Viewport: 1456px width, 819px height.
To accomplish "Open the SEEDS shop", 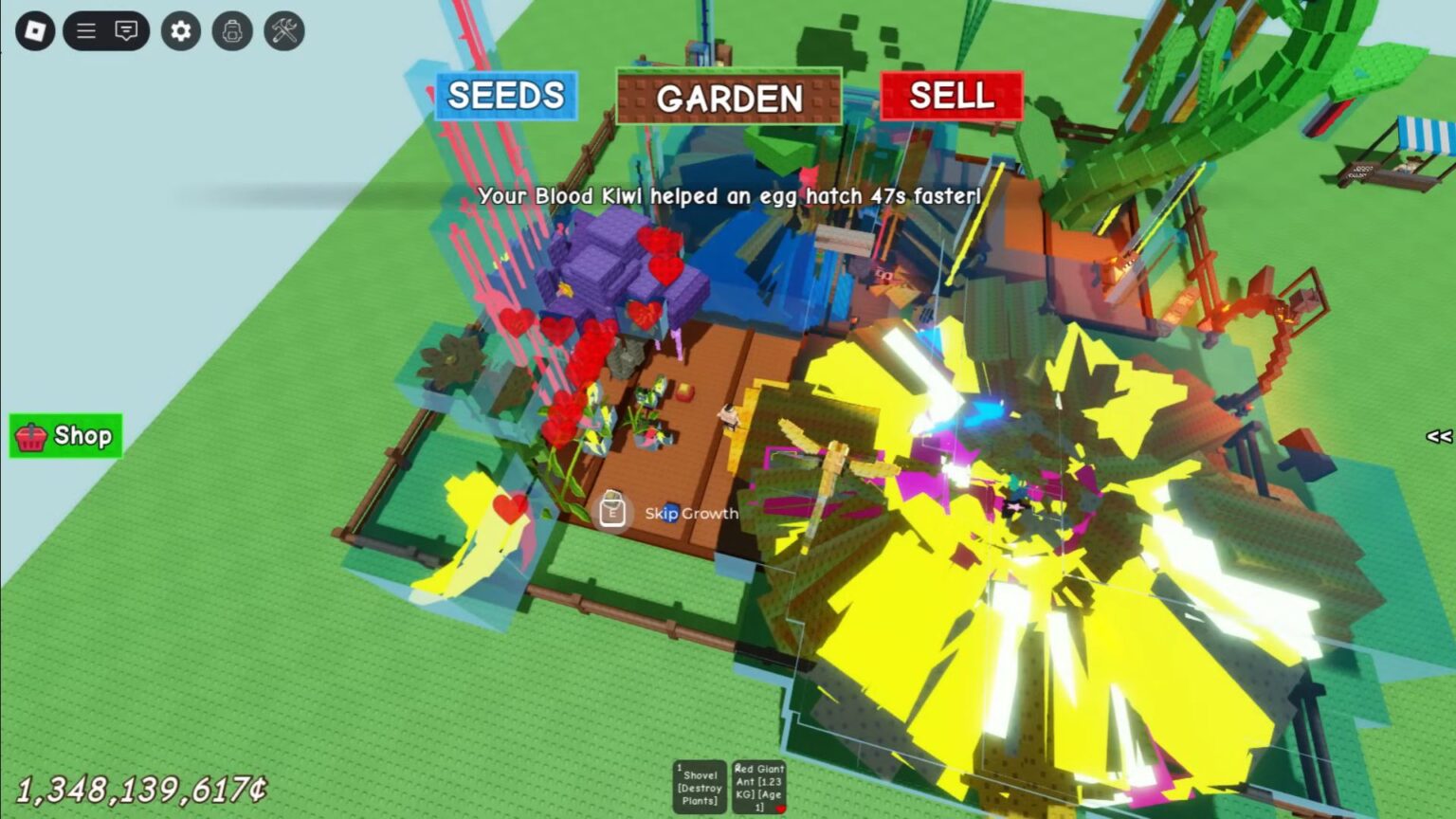I will pyautogui.click(x=505, y=96).
